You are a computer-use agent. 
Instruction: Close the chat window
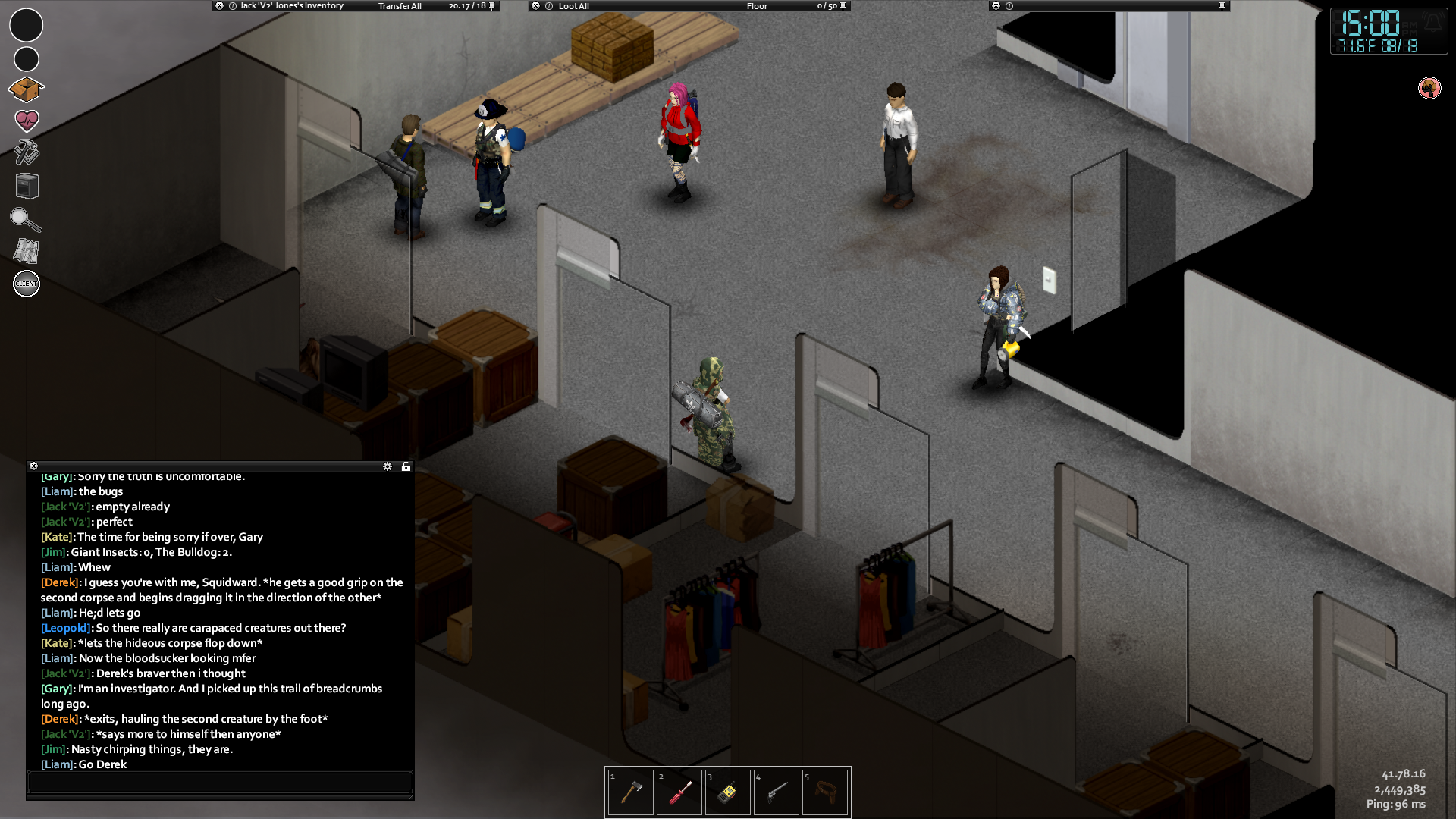point(33,466)
